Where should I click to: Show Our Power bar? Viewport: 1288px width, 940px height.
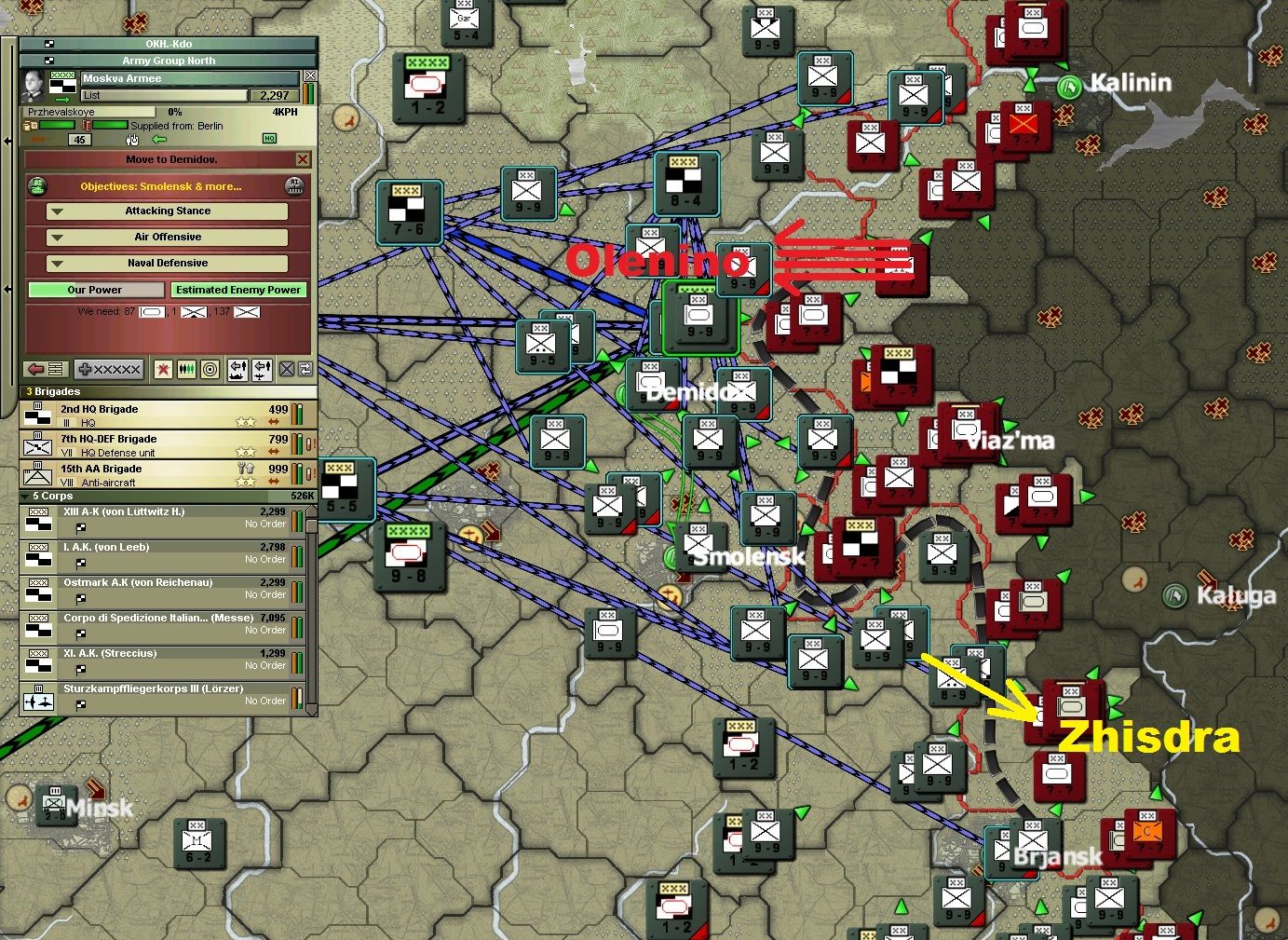95,290
